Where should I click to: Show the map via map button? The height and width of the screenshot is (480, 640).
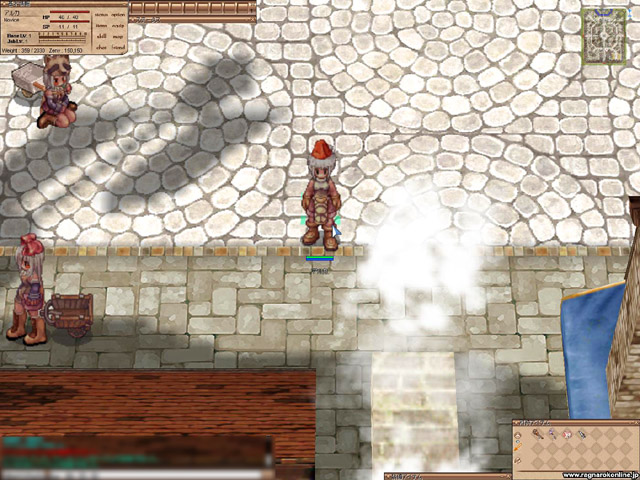[119, 36]
